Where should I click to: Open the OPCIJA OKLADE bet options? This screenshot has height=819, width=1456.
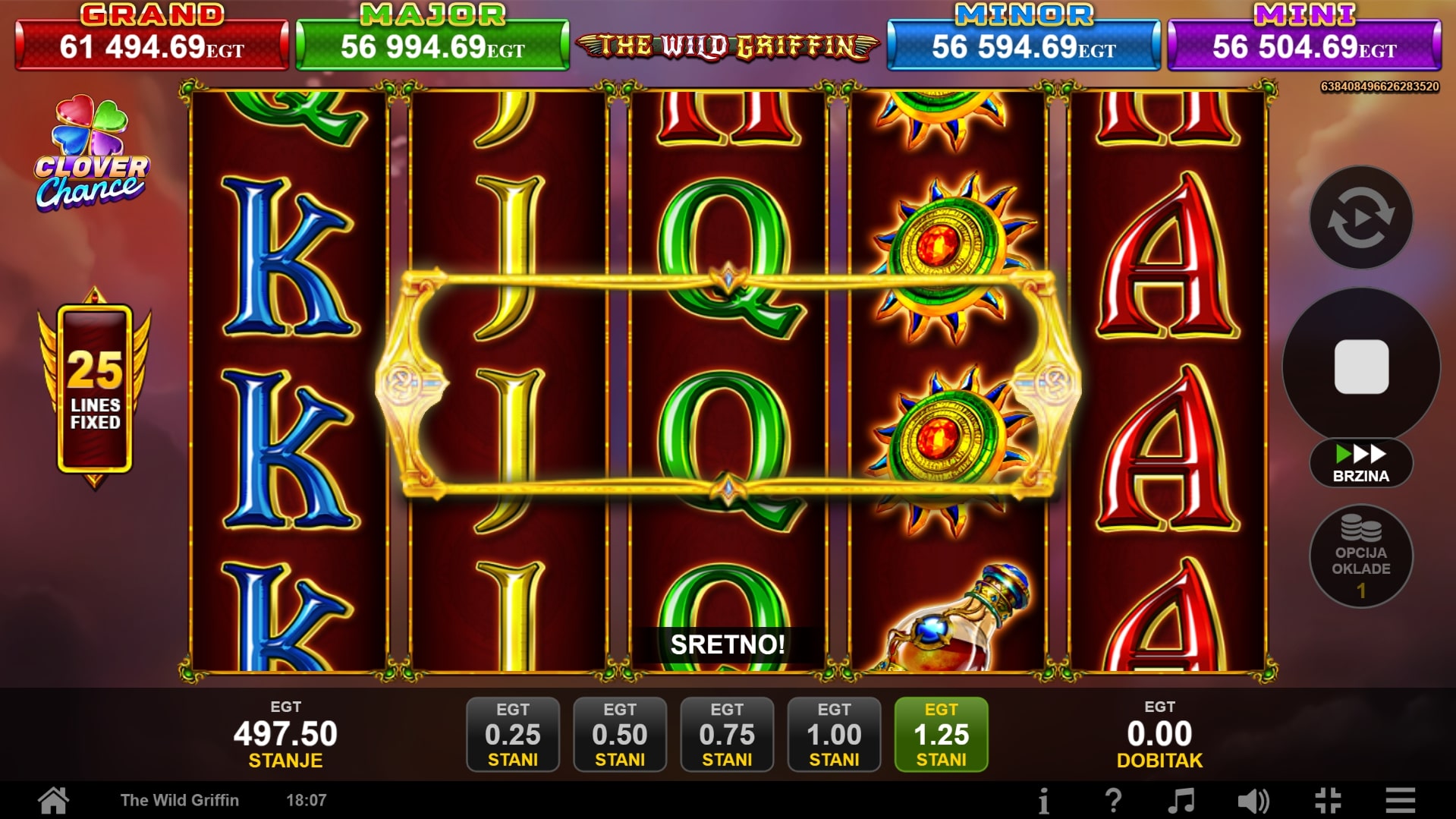[1361, 556]
